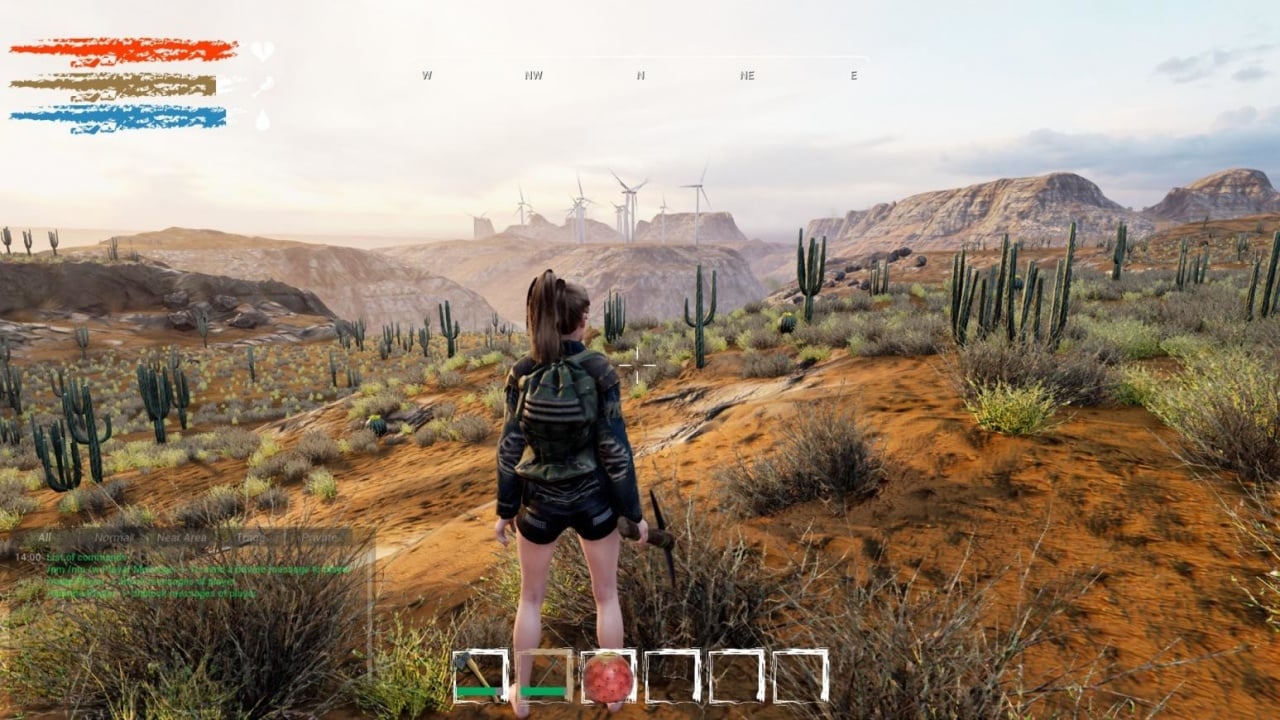The height and width of the screenshot is (720, 1280).
Task: Open the Private chat tab
Action: tap(320, 537)
